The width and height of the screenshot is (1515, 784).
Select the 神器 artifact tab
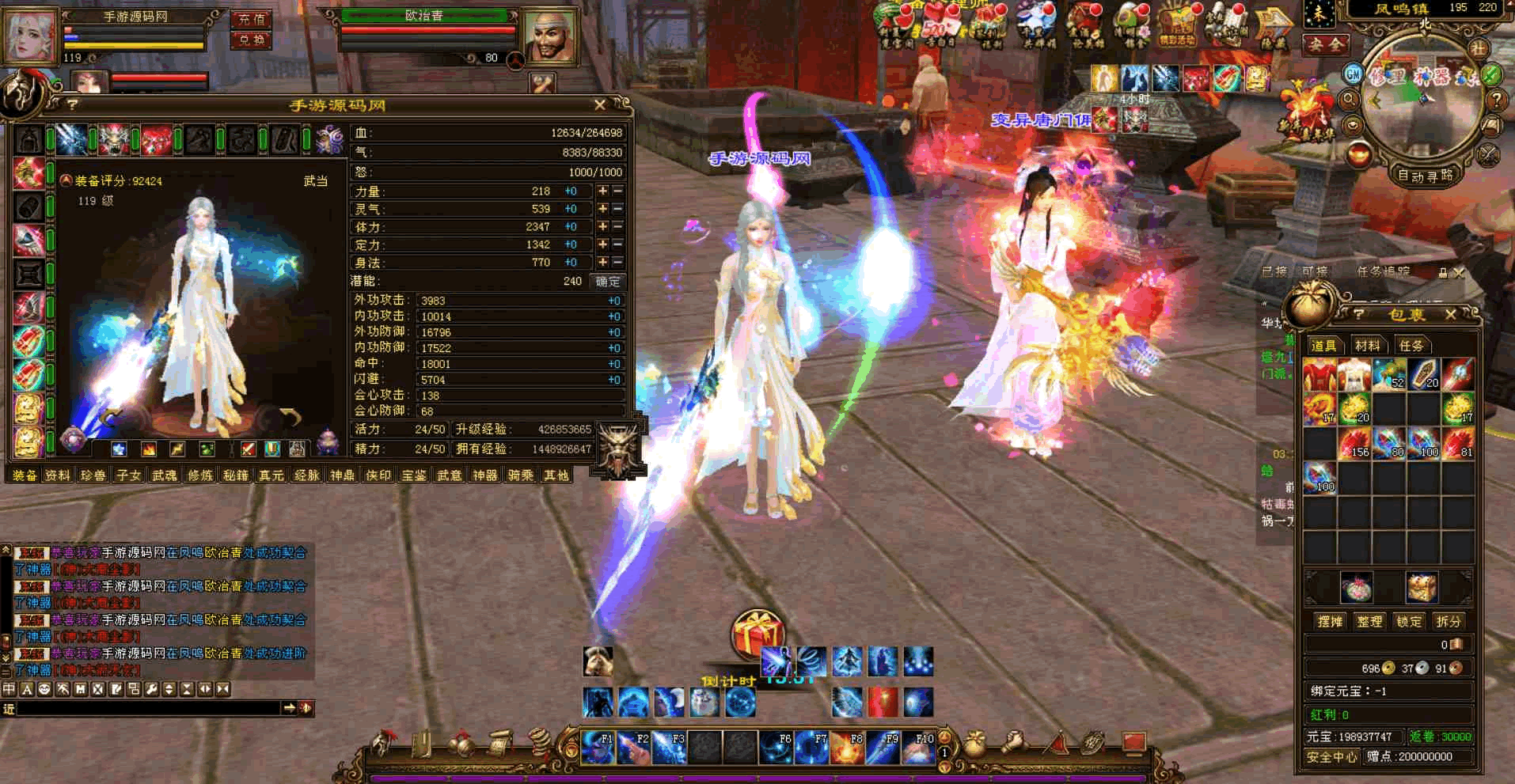coord(484,475)
